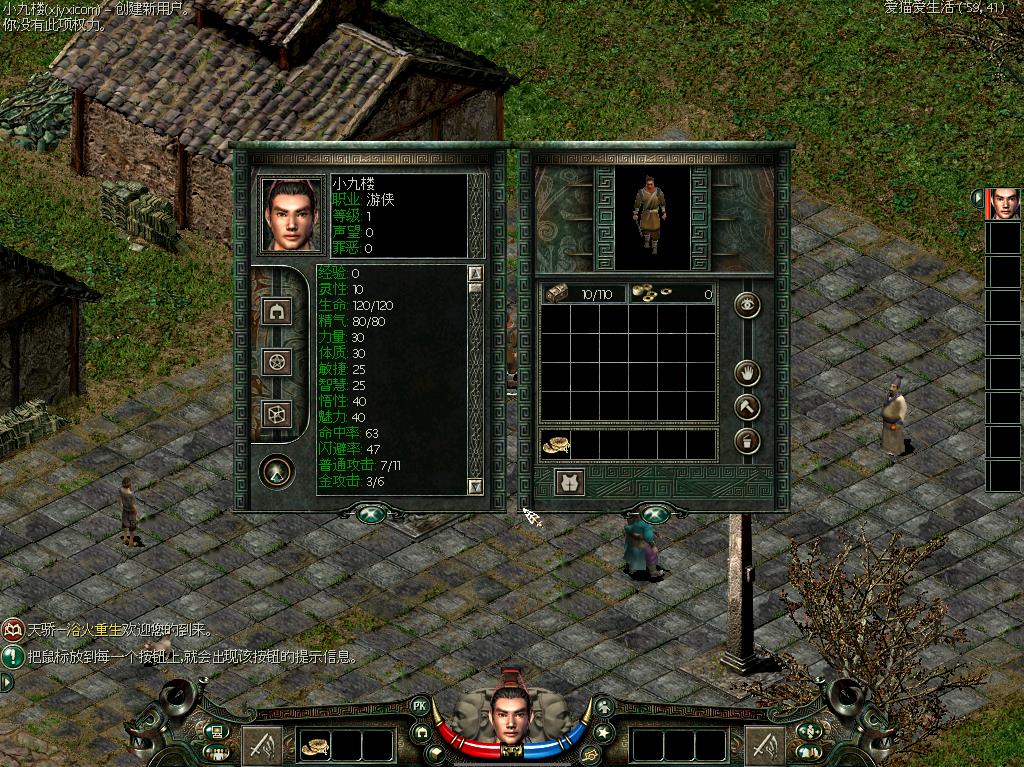Select the cube icon tab
The height and width of the screenshot is (767, 1024).
(277, 414)
